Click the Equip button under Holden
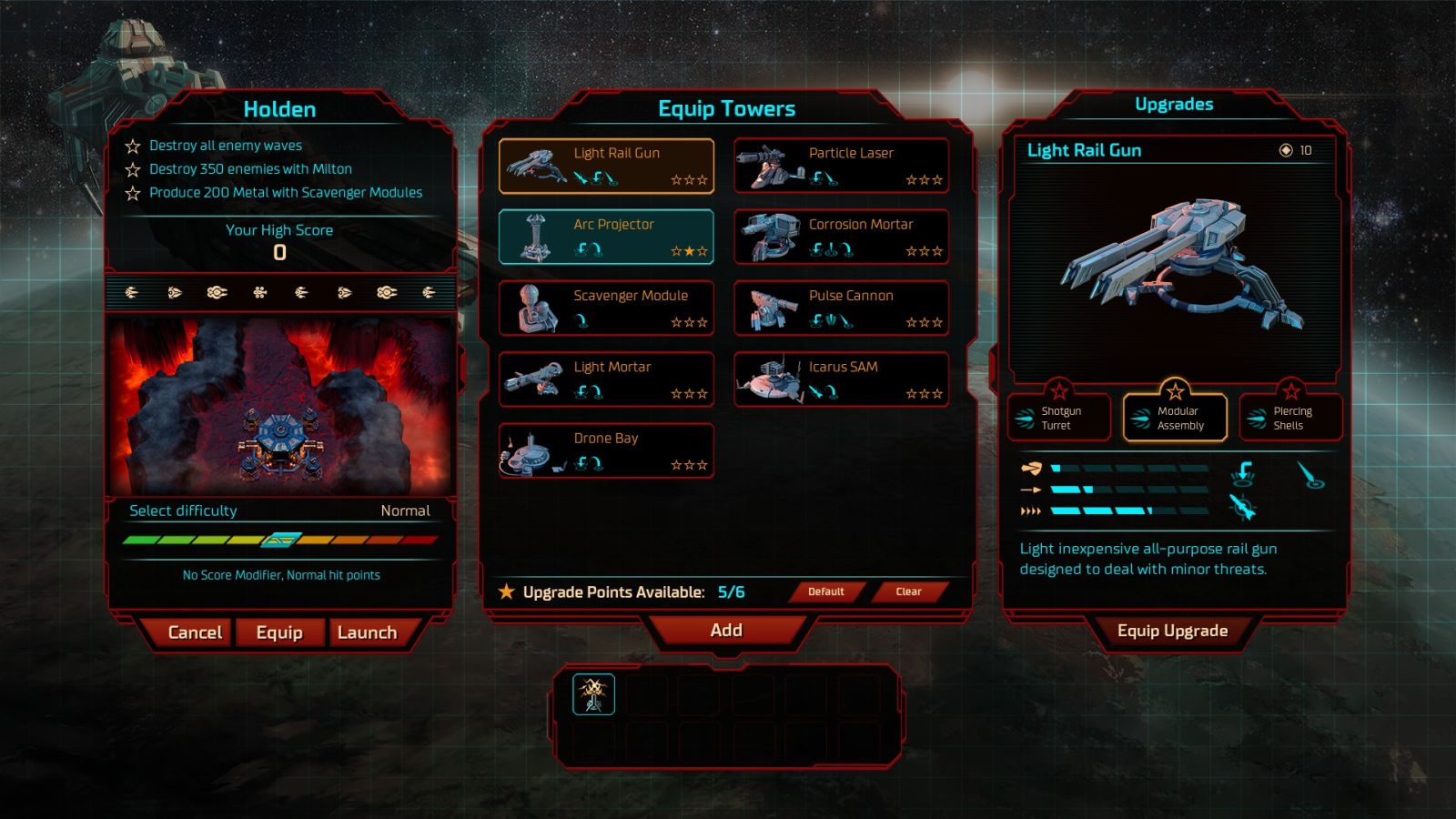 [x=279, y=632]
